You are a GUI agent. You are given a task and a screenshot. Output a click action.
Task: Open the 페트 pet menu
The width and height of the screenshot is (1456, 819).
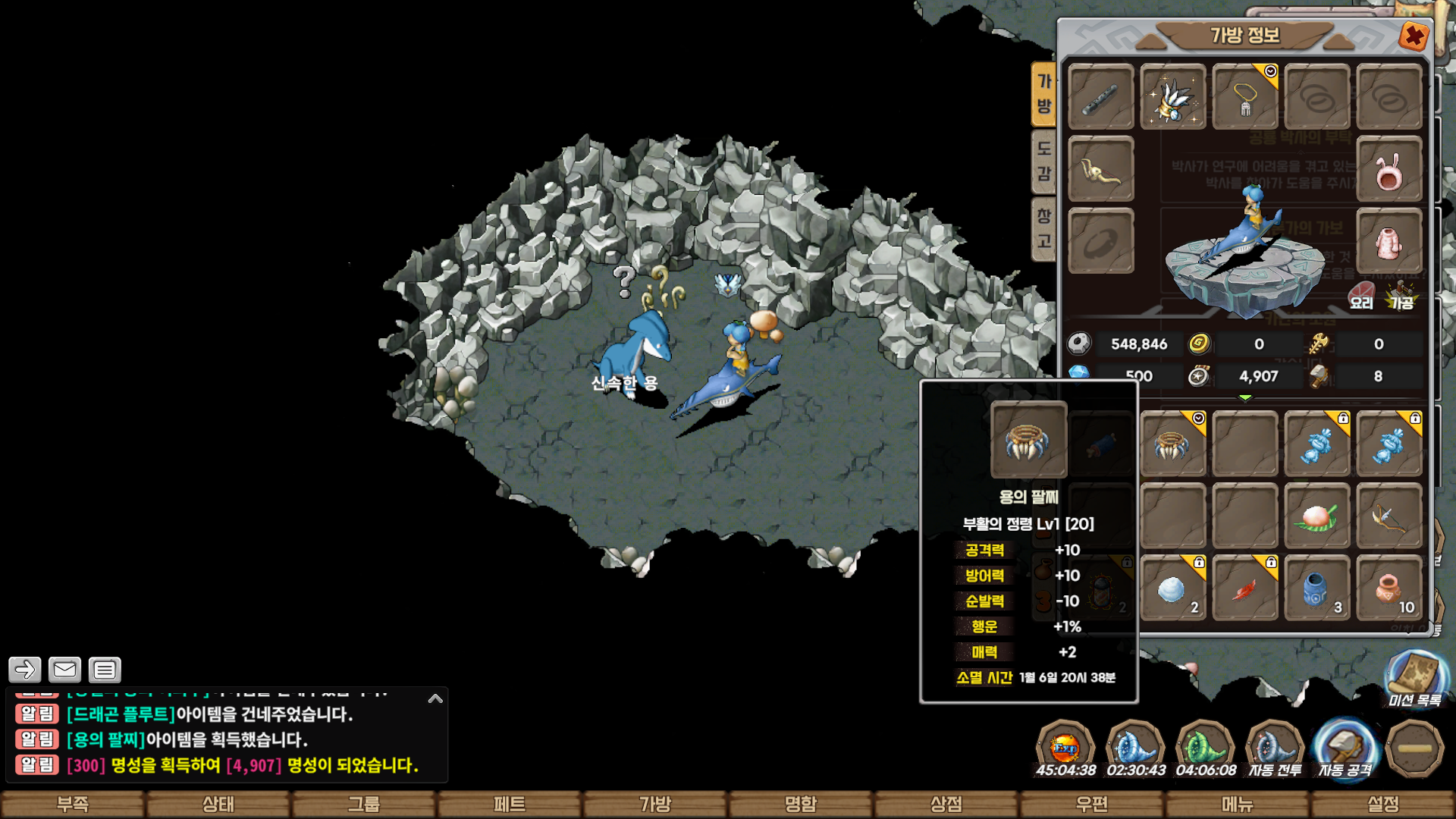point(510,804)
